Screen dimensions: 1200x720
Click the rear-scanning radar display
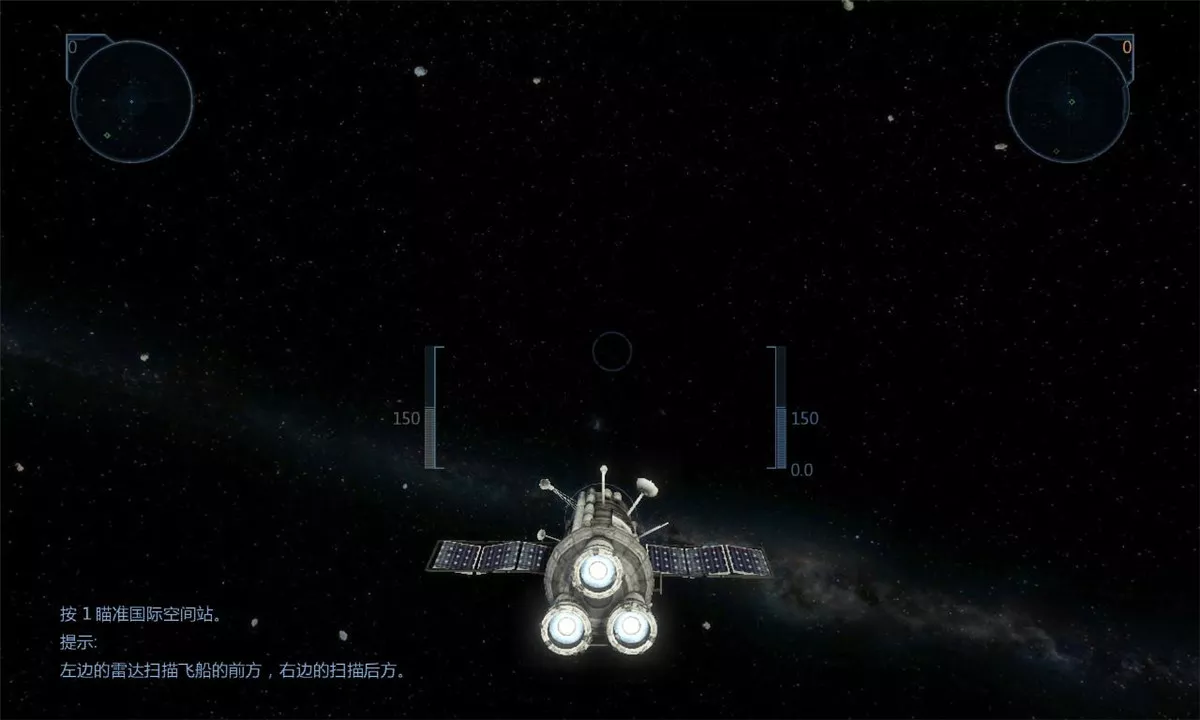point(1069,101)
